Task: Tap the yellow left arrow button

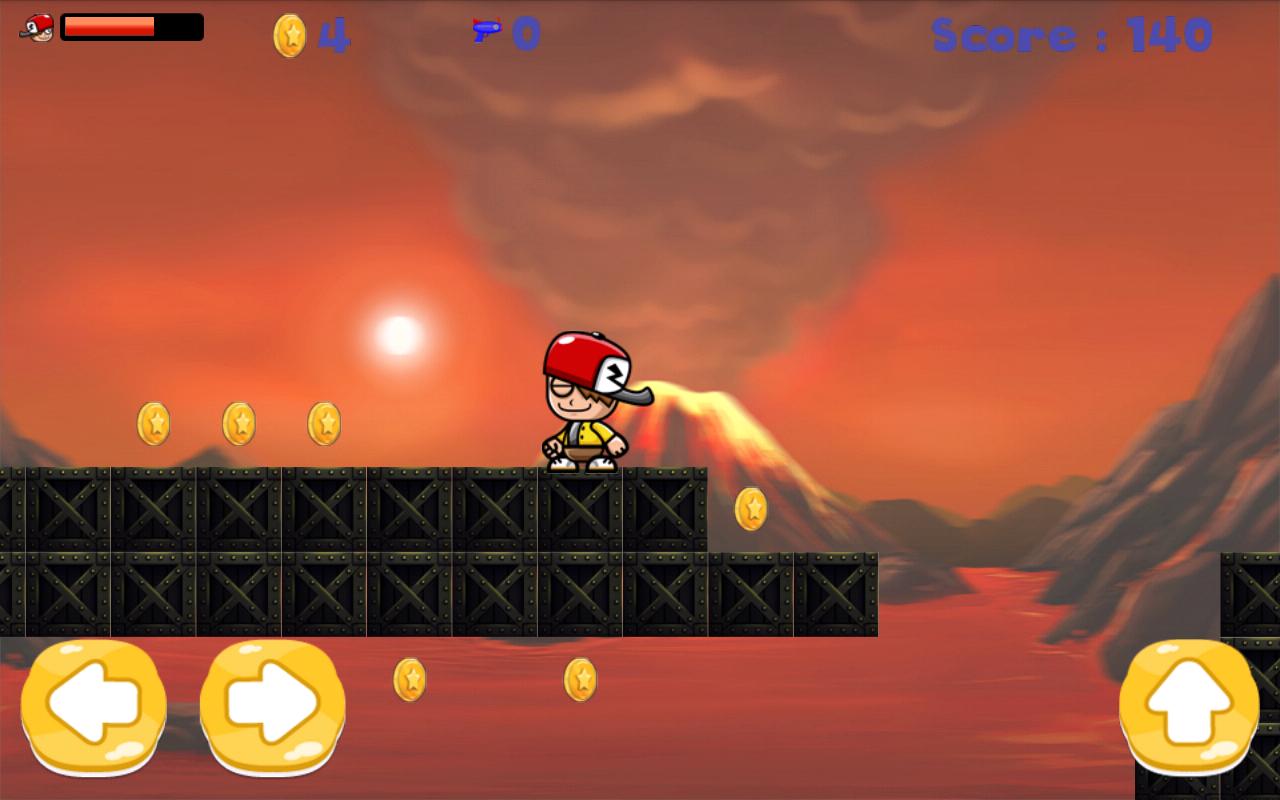Action: tap(93, 706)
